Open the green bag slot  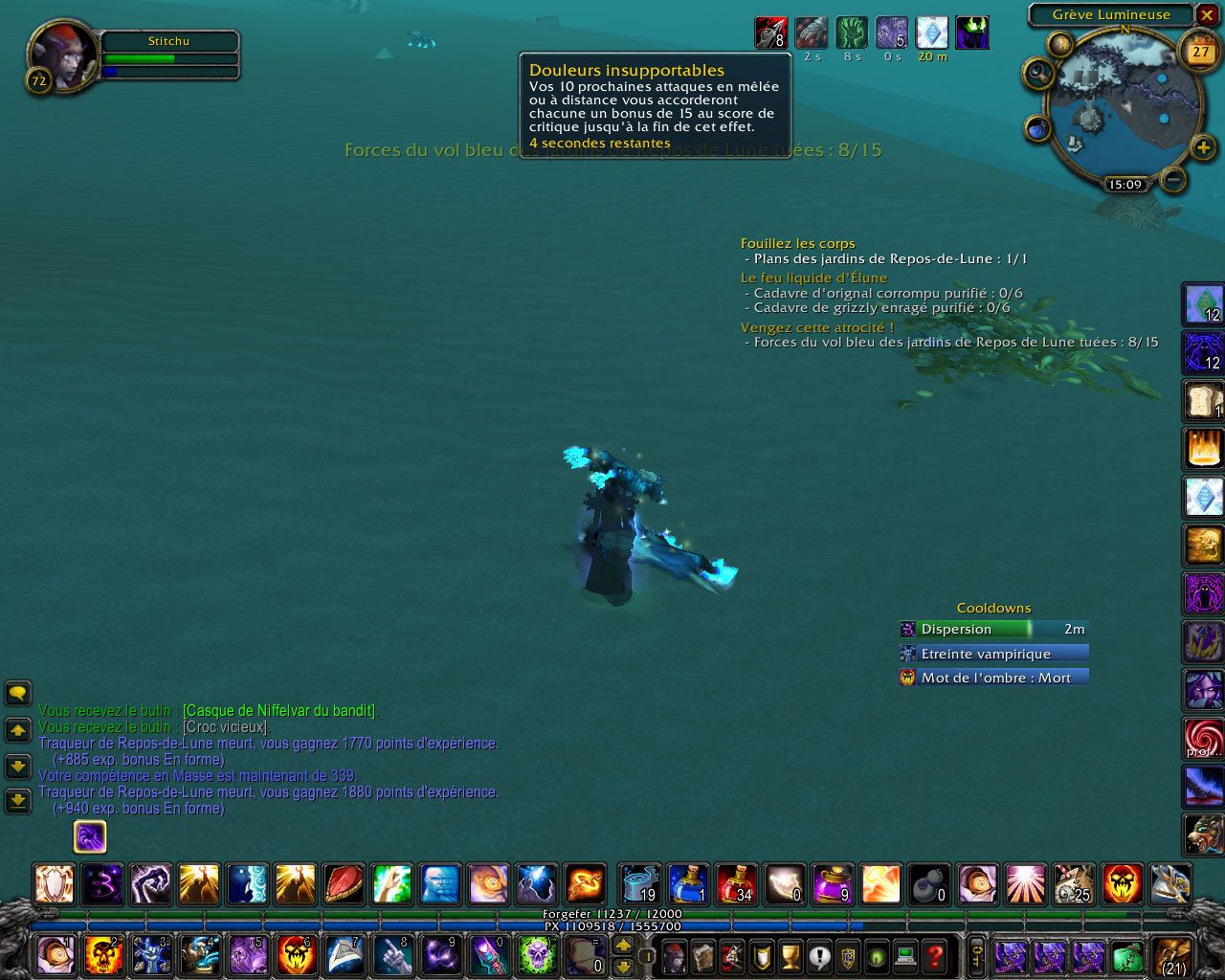pyautogui.click(x=1127, y=956)
